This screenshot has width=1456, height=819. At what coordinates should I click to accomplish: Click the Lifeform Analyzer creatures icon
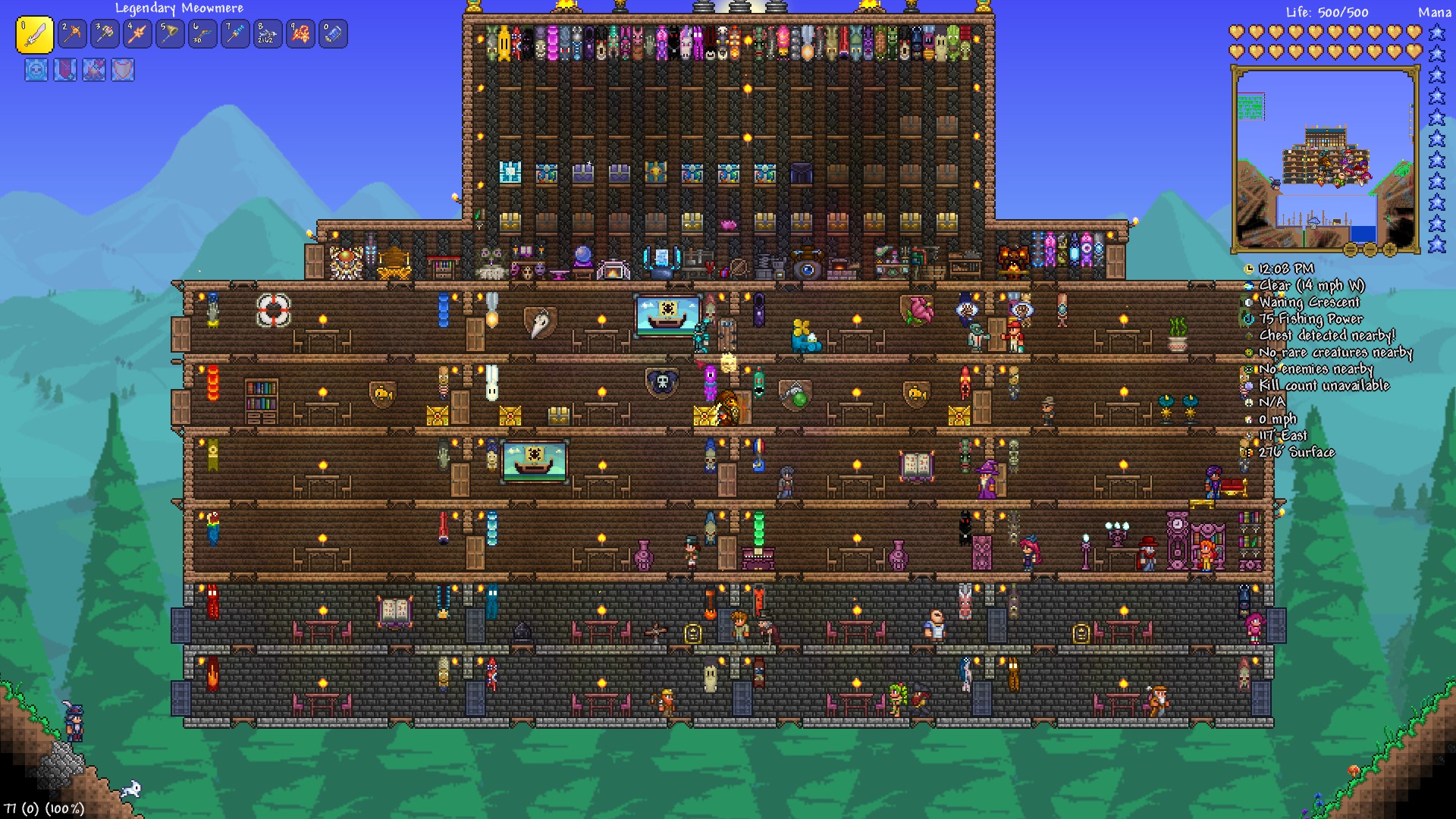pos(1248,352)
